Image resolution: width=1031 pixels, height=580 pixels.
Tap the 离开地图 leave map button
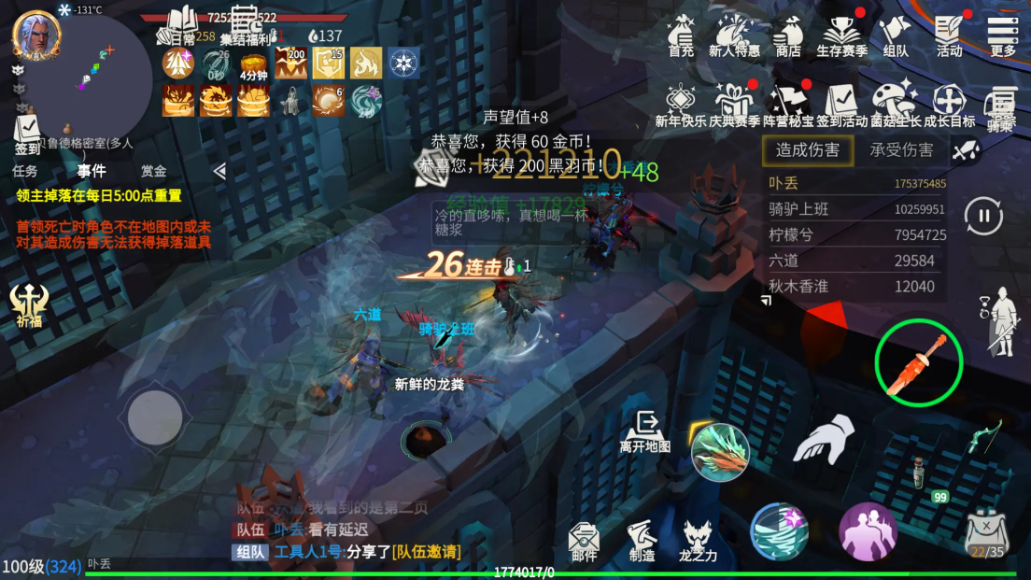click(x=645, y=431)
